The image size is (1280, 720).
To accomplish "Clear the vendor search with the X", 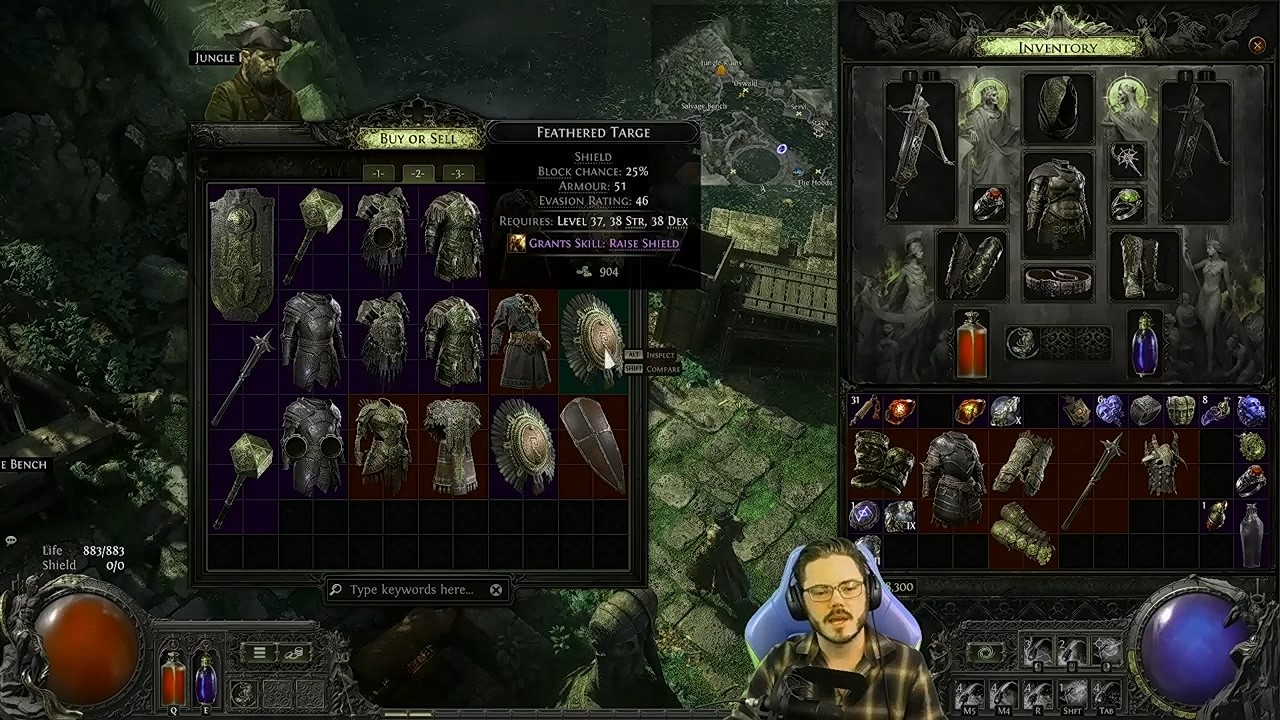I will pos(496,590).
